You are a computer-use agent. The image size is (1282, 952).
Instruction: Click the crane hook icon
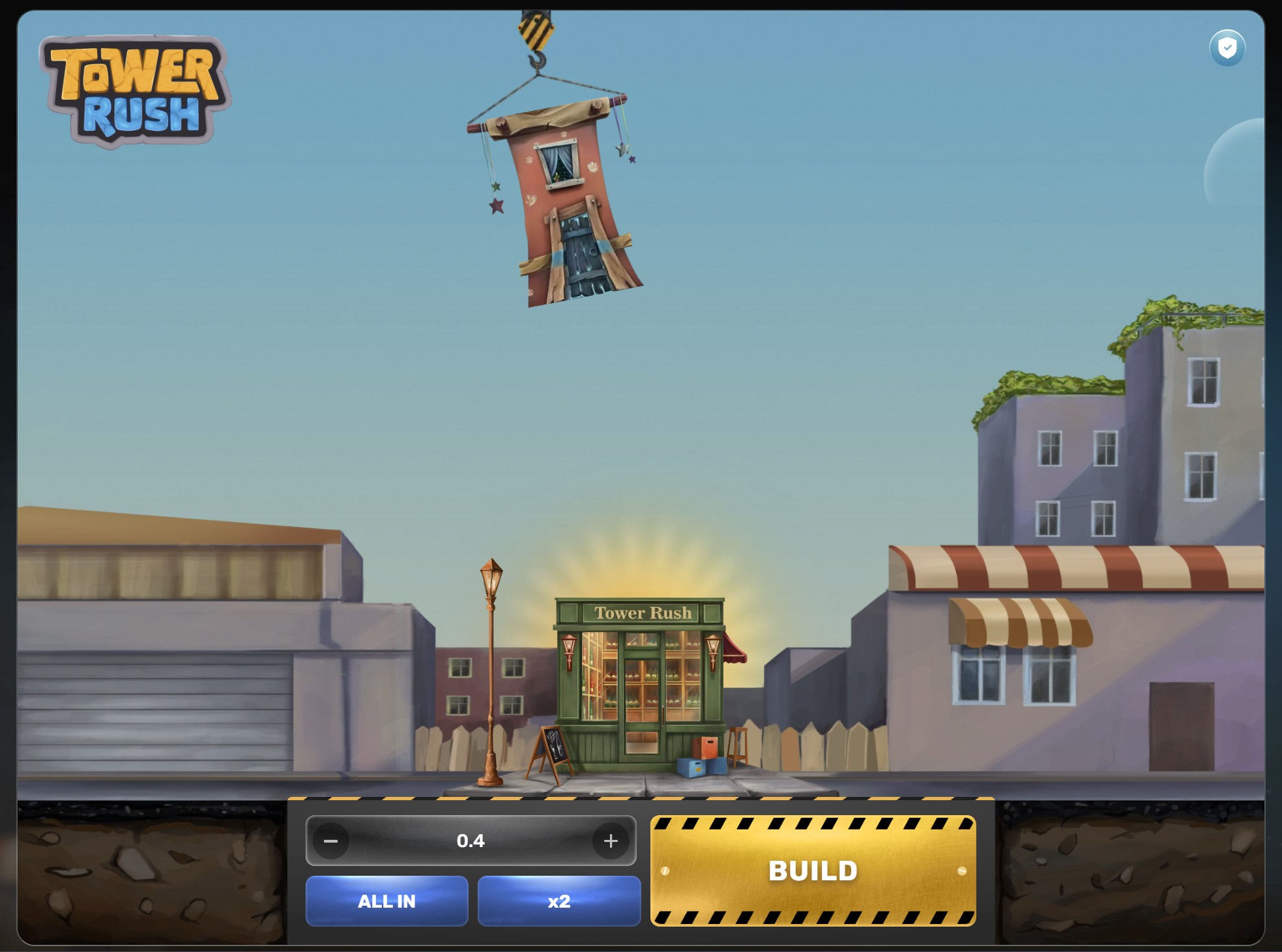(x=536, y=59)
